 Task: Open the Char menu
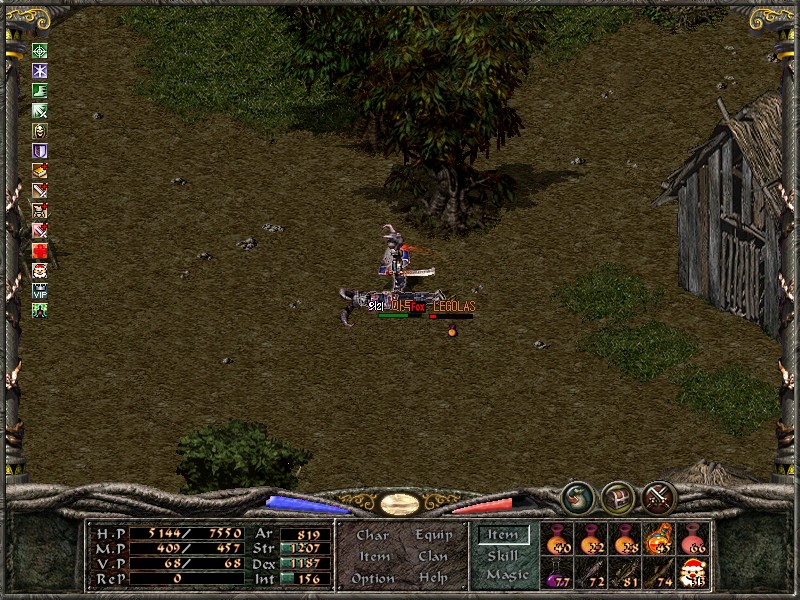(372, 536)
